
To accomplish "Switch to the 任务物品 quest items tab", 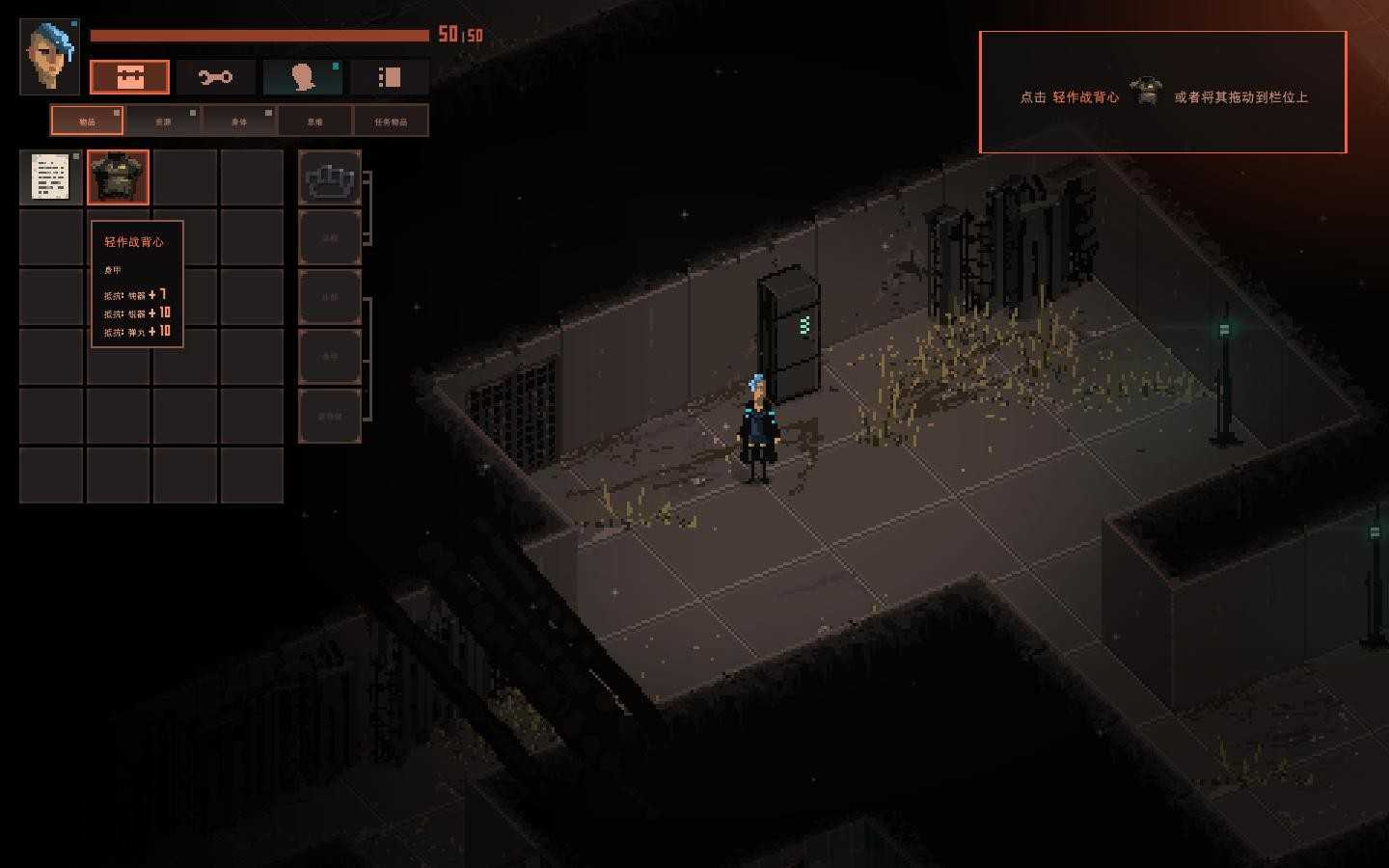I will tap(391, 122).
